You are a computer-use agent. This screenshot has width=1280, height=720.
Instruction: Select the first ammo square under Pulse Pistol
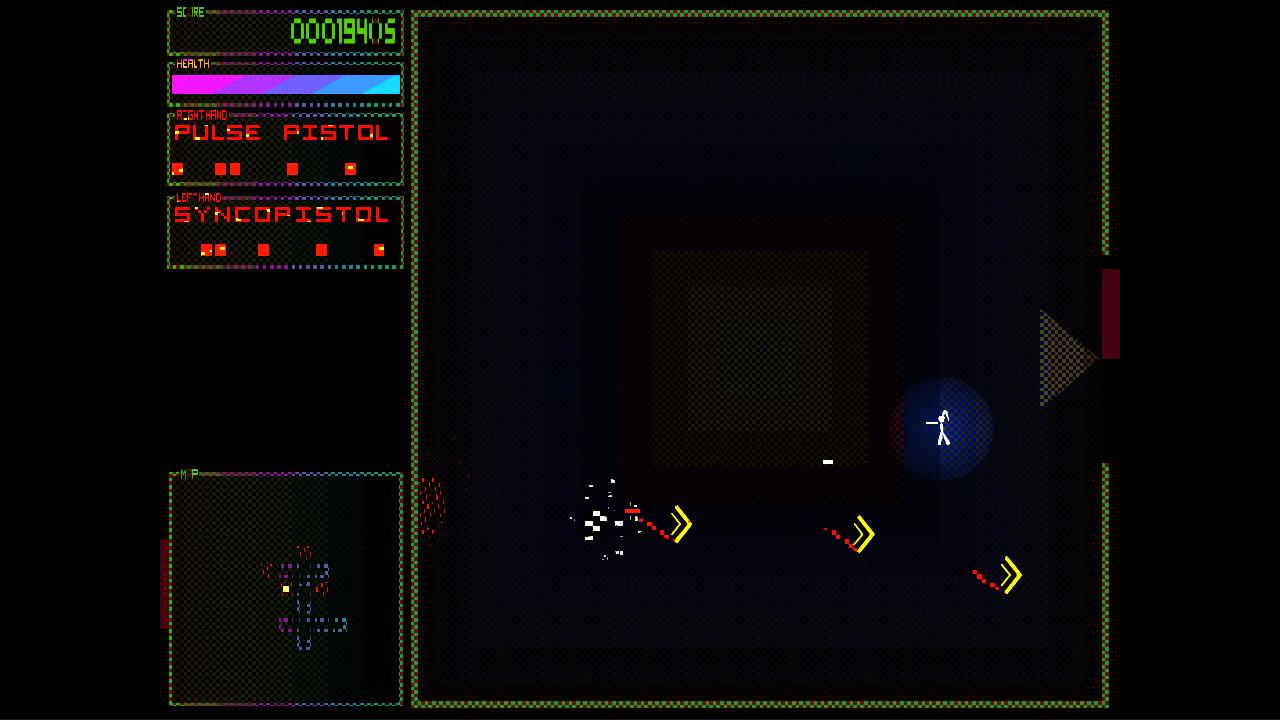179,168
